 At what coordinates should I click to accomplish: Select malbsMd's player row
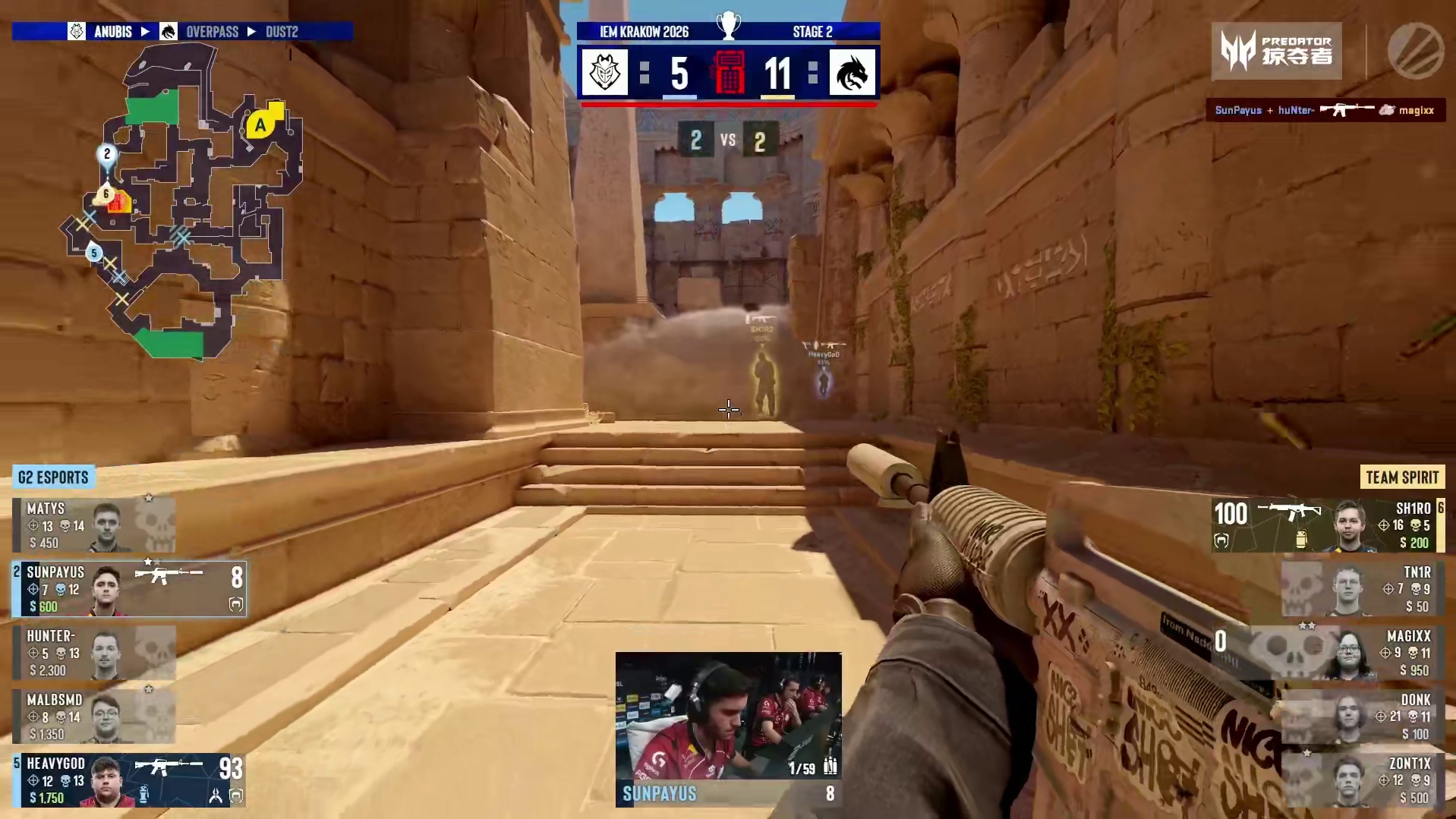[94, 716]
